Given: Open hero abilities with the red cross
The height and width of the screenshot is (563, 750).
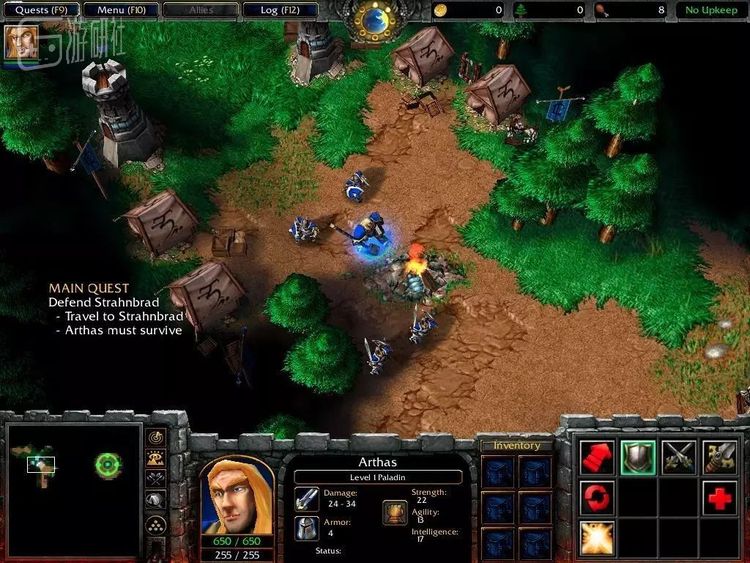Looking at the screenshot, I should click(x=720, y=497).
